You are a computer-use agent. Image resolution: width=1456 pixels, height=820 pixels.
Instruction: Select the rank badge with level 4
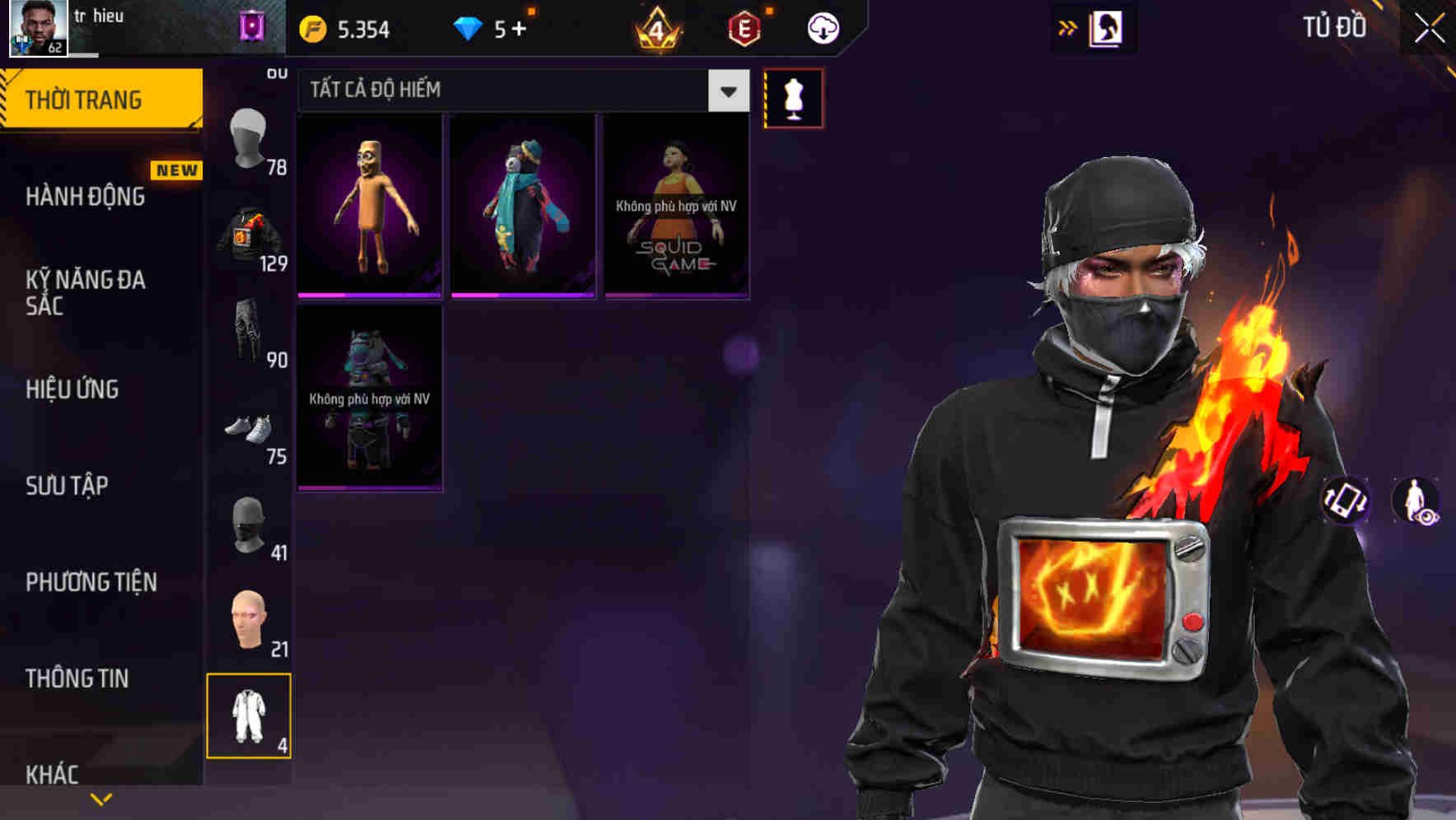click(655, 29)
